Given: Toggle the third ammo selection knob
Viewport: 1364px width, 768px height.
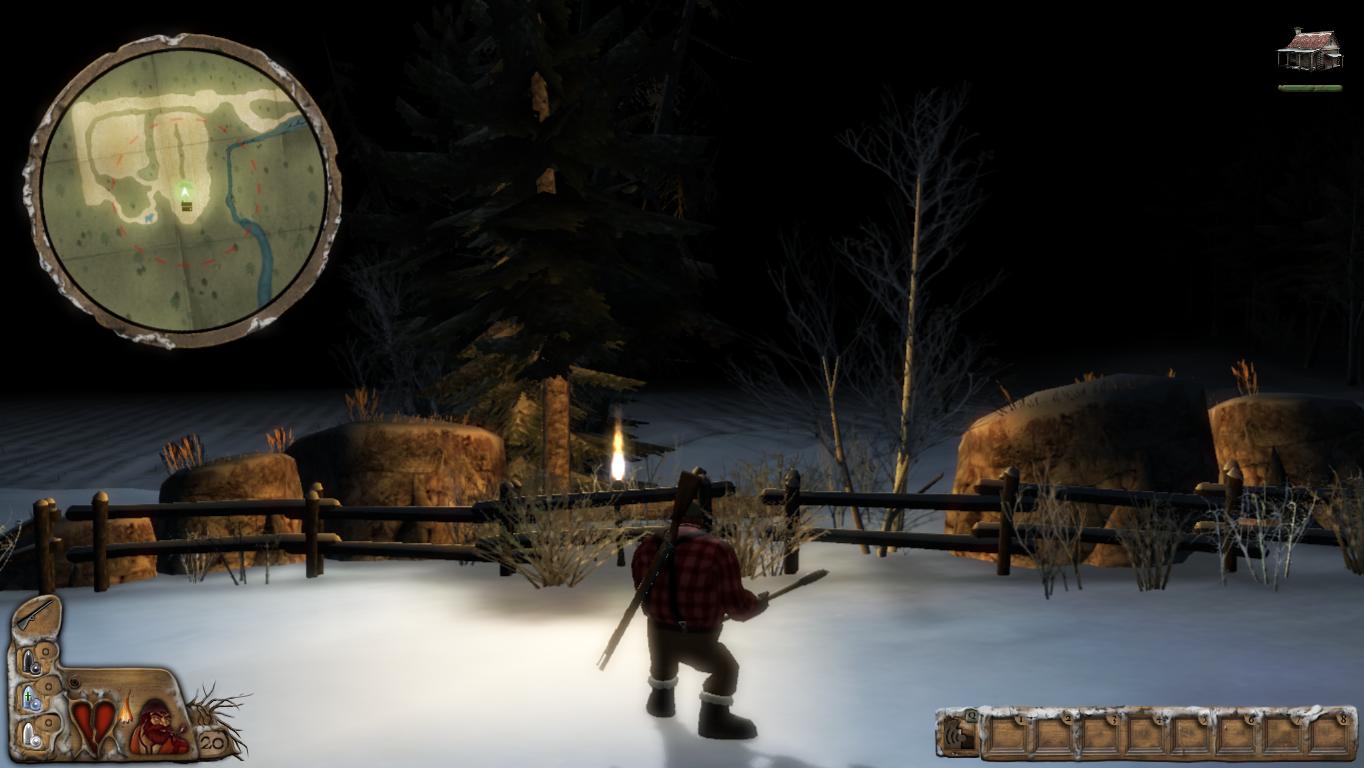Looking at the screenshot, I should point(49,723).
